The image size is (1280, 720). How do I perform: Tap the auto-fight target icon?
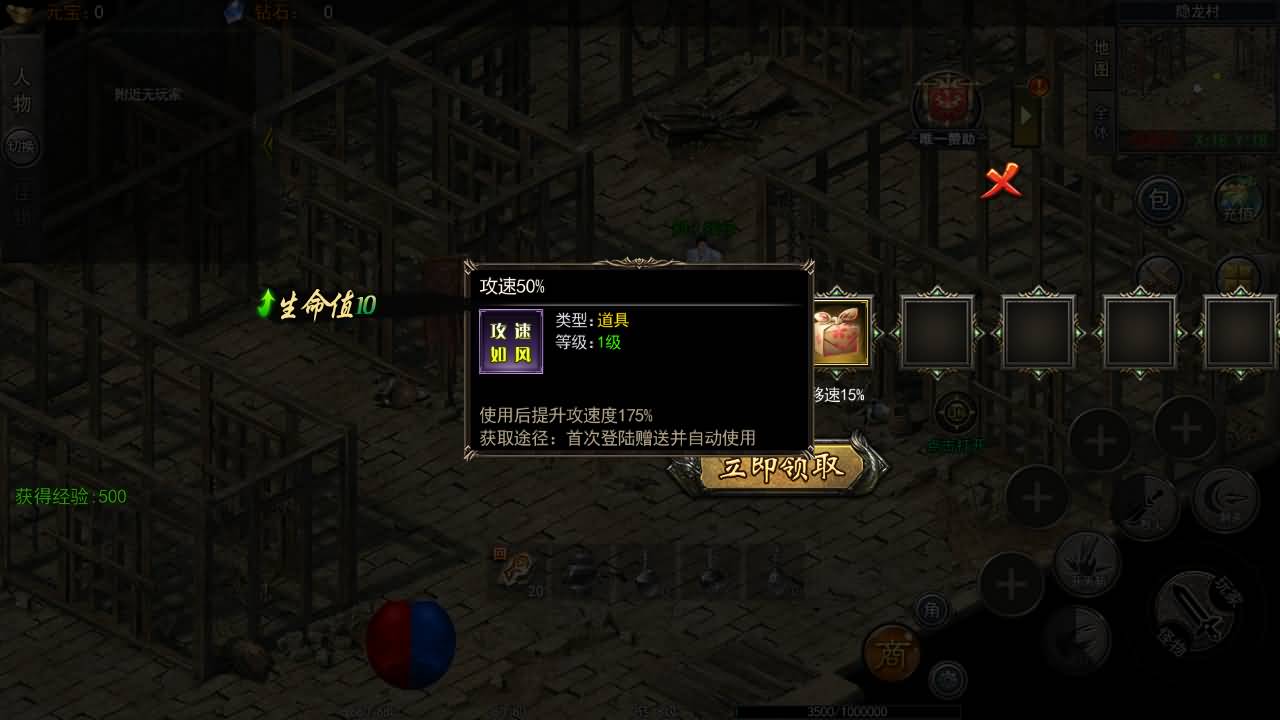coord(956,412)
